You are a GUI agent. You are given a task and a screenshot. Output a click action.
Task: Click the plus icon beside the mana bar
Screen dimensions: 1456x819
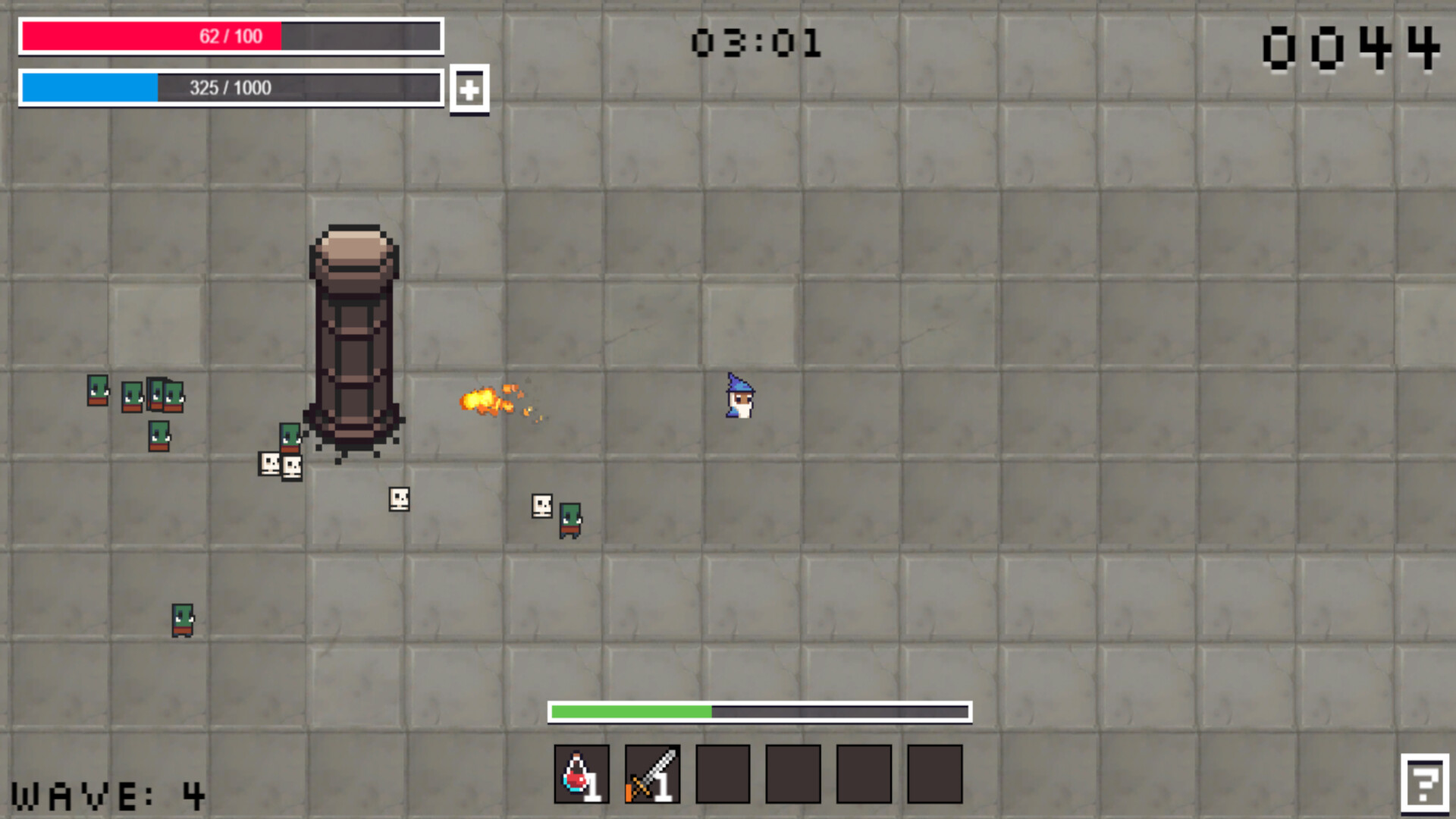click(x=469, y=89)
